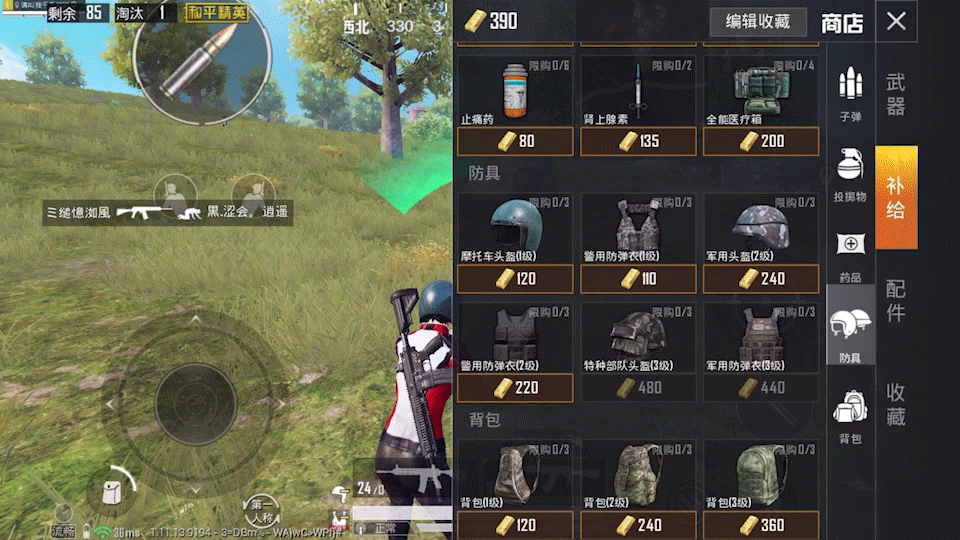This screenshot has height=540, width=960.
Task: Select the 药品 medicine category
Action: point(850,256)
